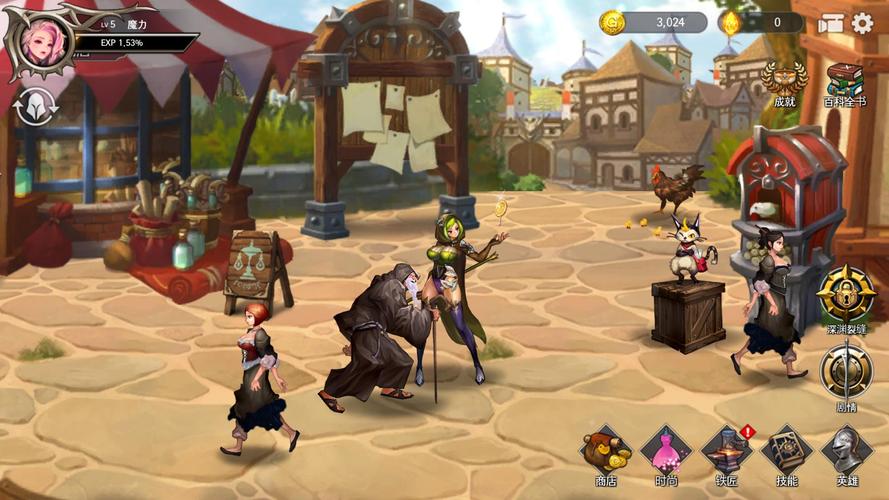Open the gear settings menu
The width and height of the screenshot is (889, 500).
[862, 23]
